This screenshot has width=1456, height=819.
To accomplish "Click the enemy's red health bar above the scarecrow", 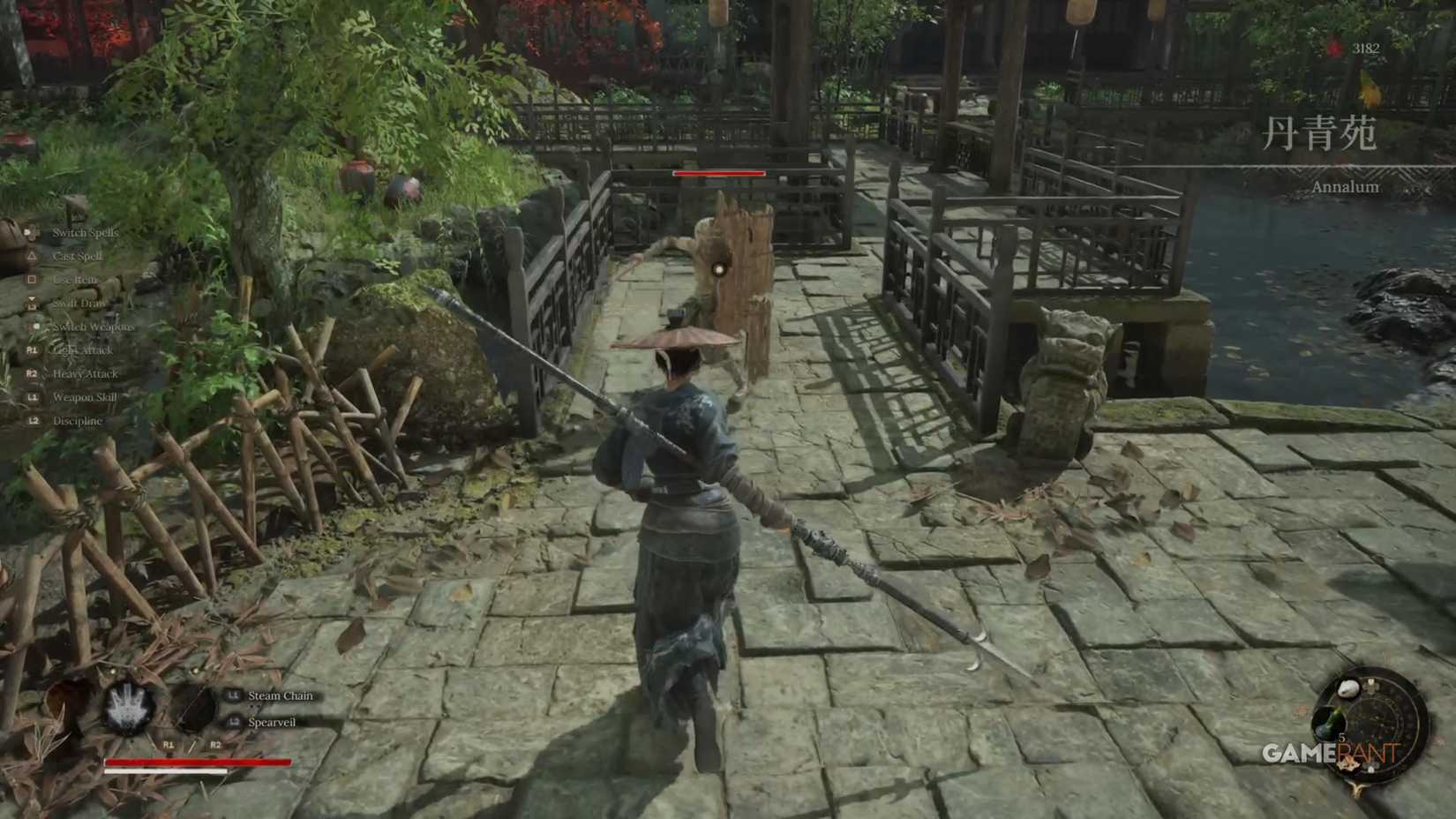I will [719, 174].
